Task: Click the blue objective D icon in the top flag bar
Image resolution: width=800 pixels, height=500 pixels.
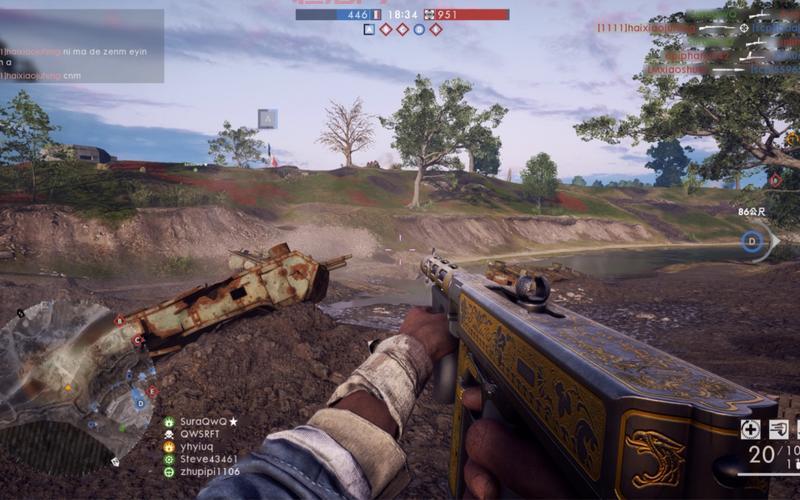Action: tap(419, 29)
